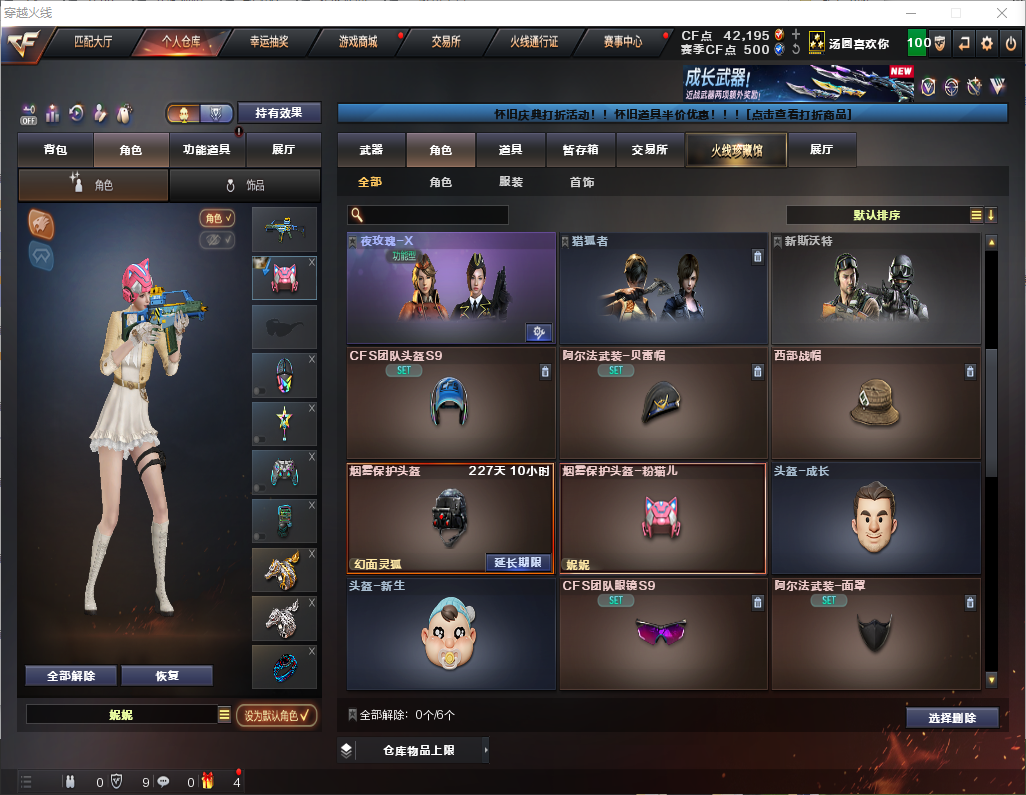
Task: Switch to the 背包 backpack tab
Action: (55, 150)
